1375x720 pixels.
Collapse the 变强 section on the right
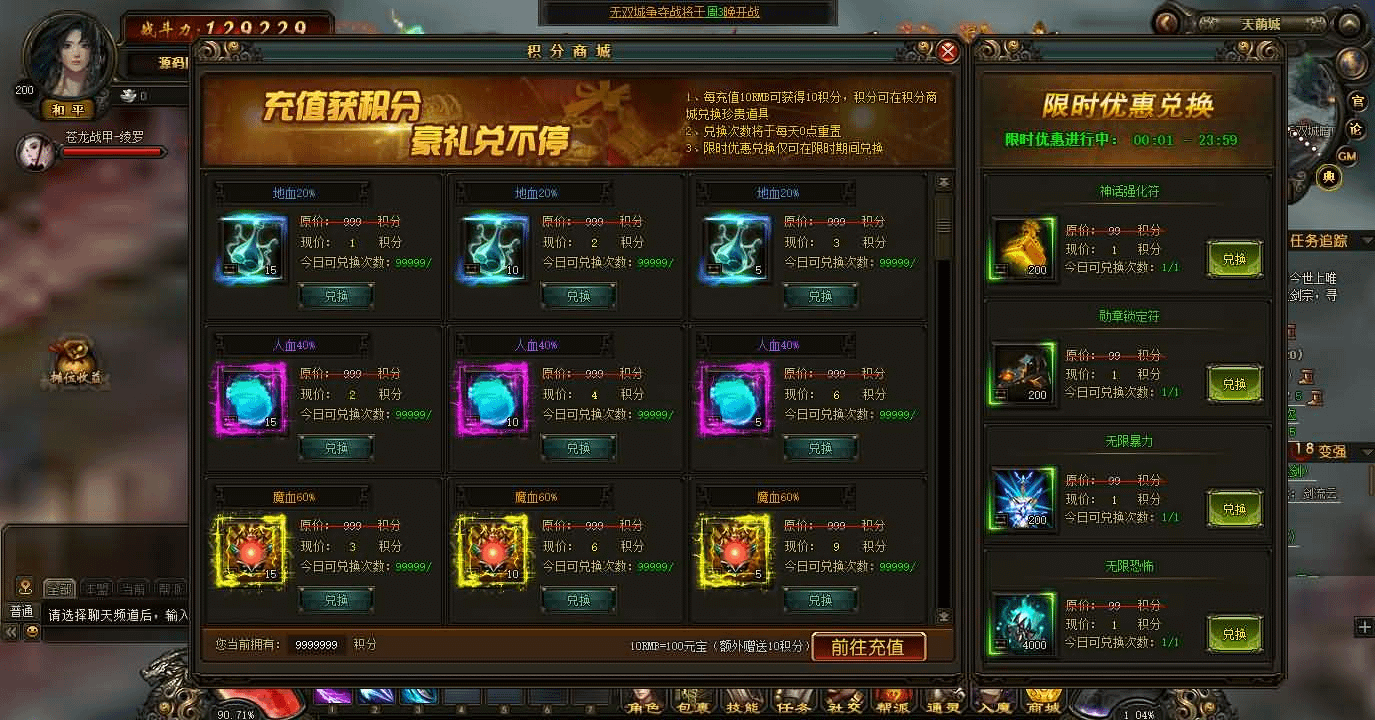coord(1366,451)
